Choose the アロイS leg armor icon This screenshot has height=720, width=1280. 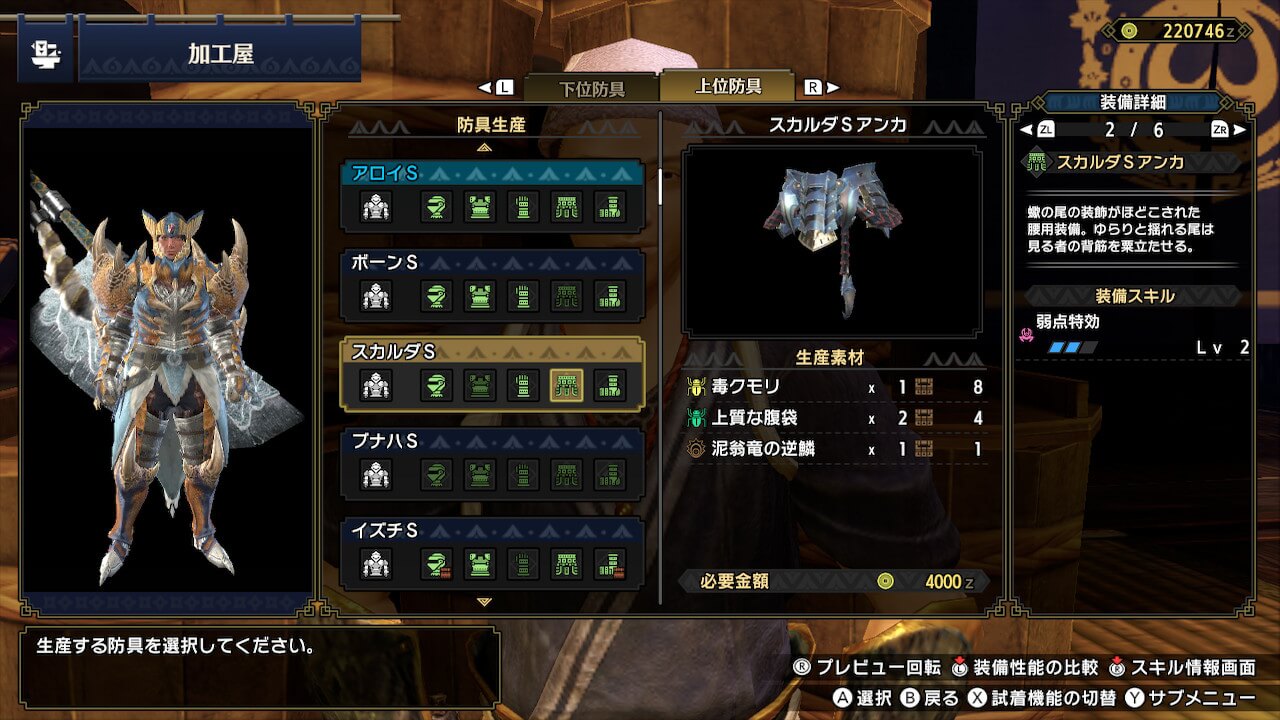[x=610, y=207]
